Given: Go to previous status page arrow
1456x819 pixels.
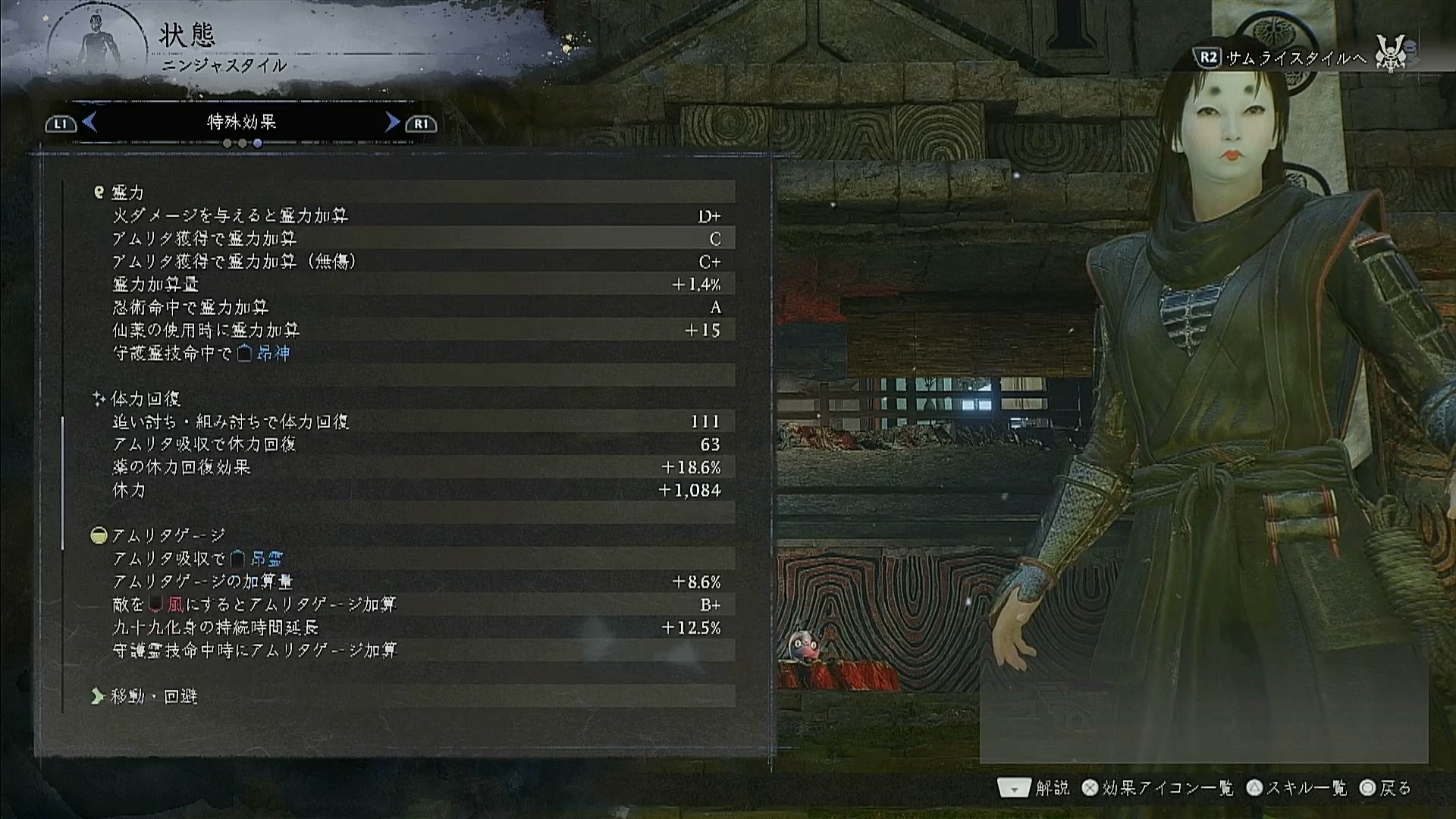Looking at the screenshot, I should (x=89, y=122).
